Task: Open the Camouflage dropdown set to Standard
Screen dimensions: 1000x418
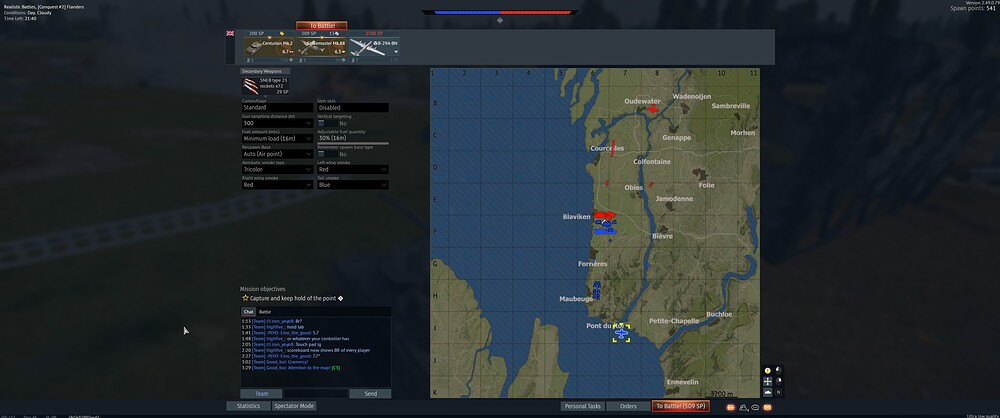Action: (277, 108)
